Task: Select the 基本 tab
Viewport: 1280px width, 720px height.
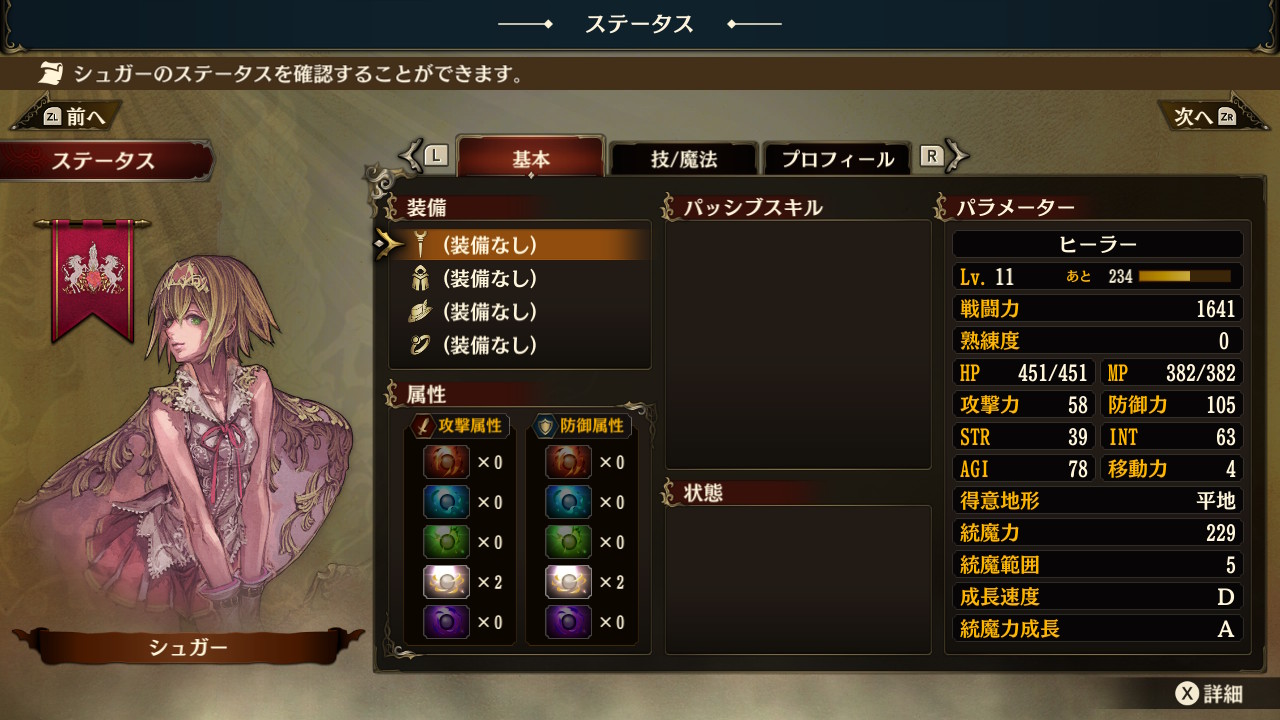Action: click(x=531, y=159)
